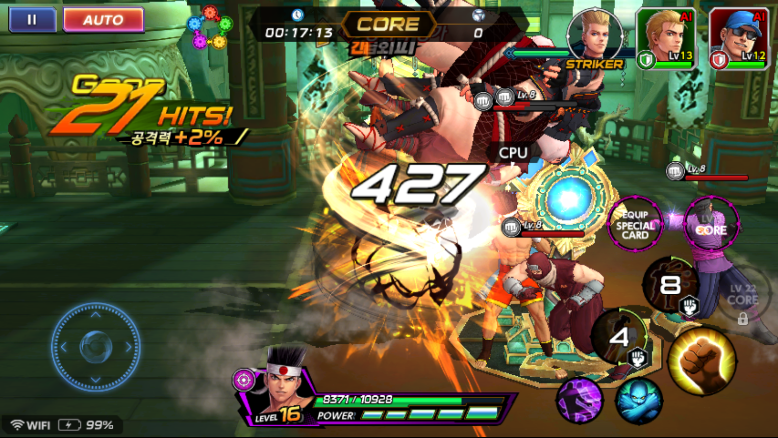This screenshot has width=778, height=438.
Task: Use the skill on 8-second cooldown
Action: click(x=670, y=285)
